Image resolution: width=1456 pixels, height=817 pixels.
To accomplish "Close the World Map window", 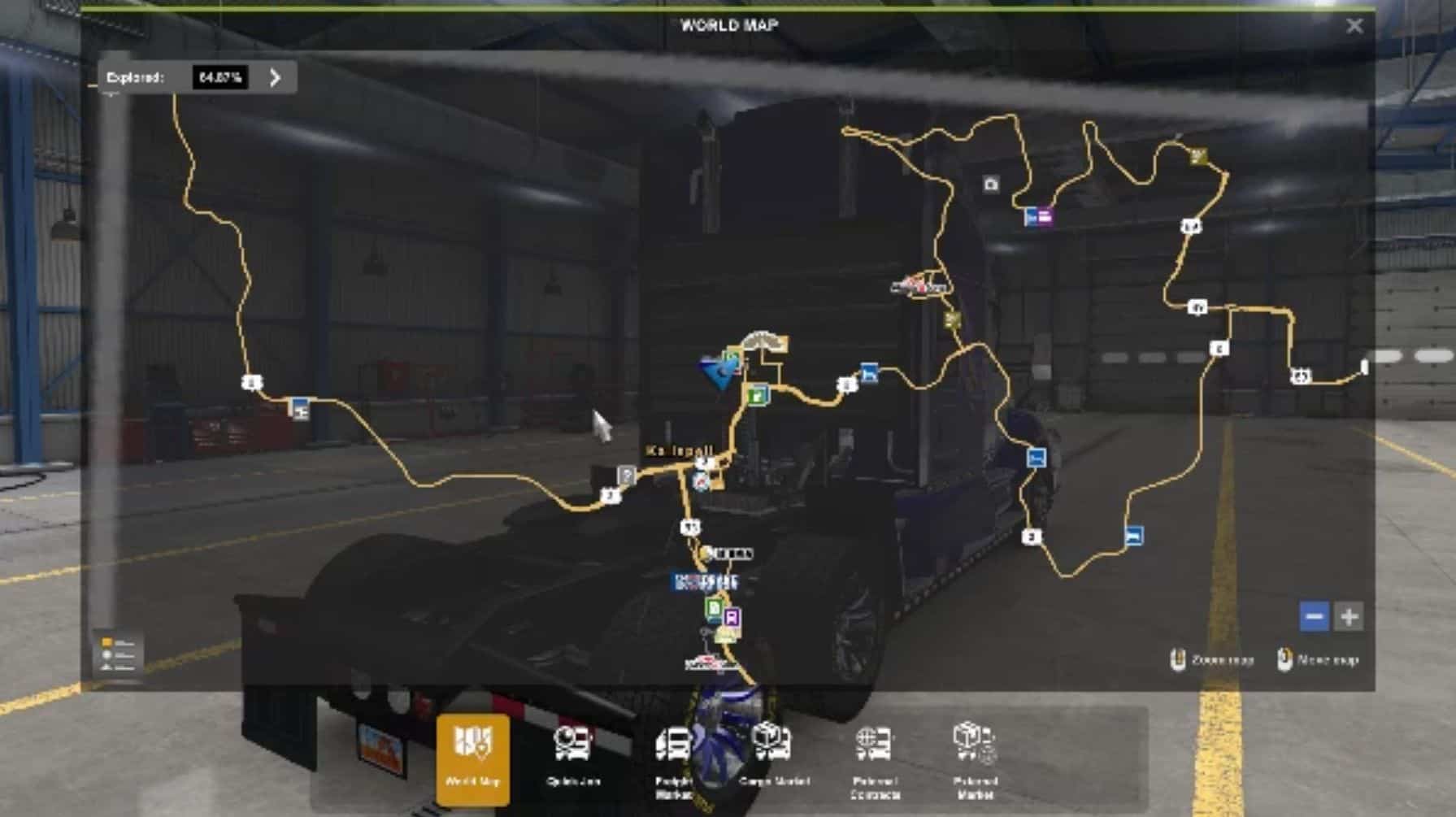I will pyautogui.click(x=1354, y=26).
